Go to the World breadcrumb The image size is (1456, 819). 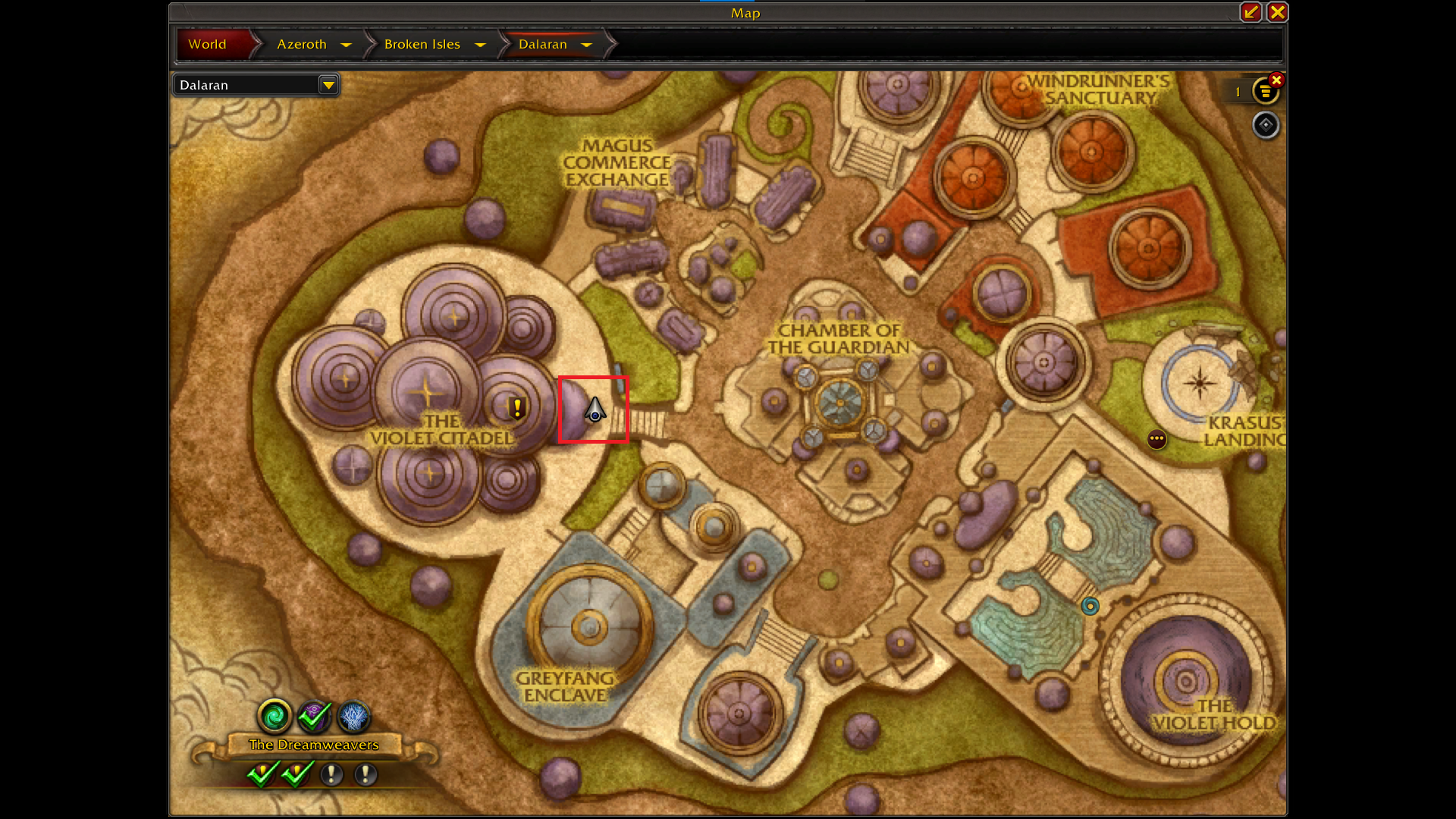click(207, 44)
